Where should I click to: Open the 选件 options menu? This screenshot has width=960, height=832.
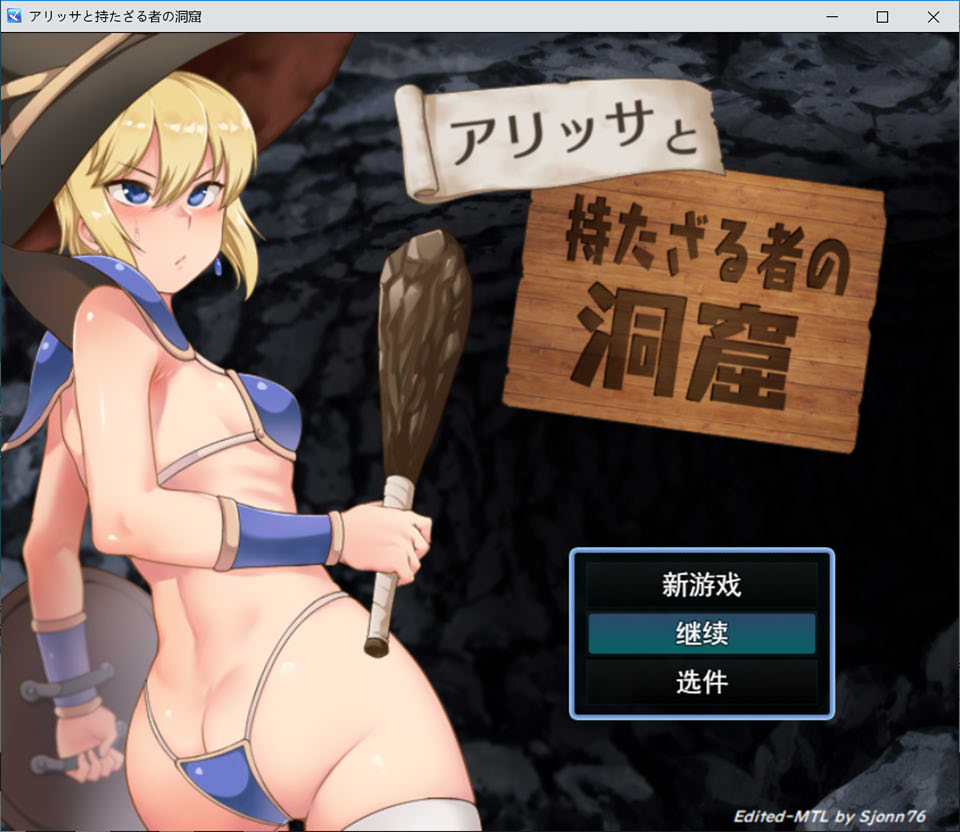(701, 683)
